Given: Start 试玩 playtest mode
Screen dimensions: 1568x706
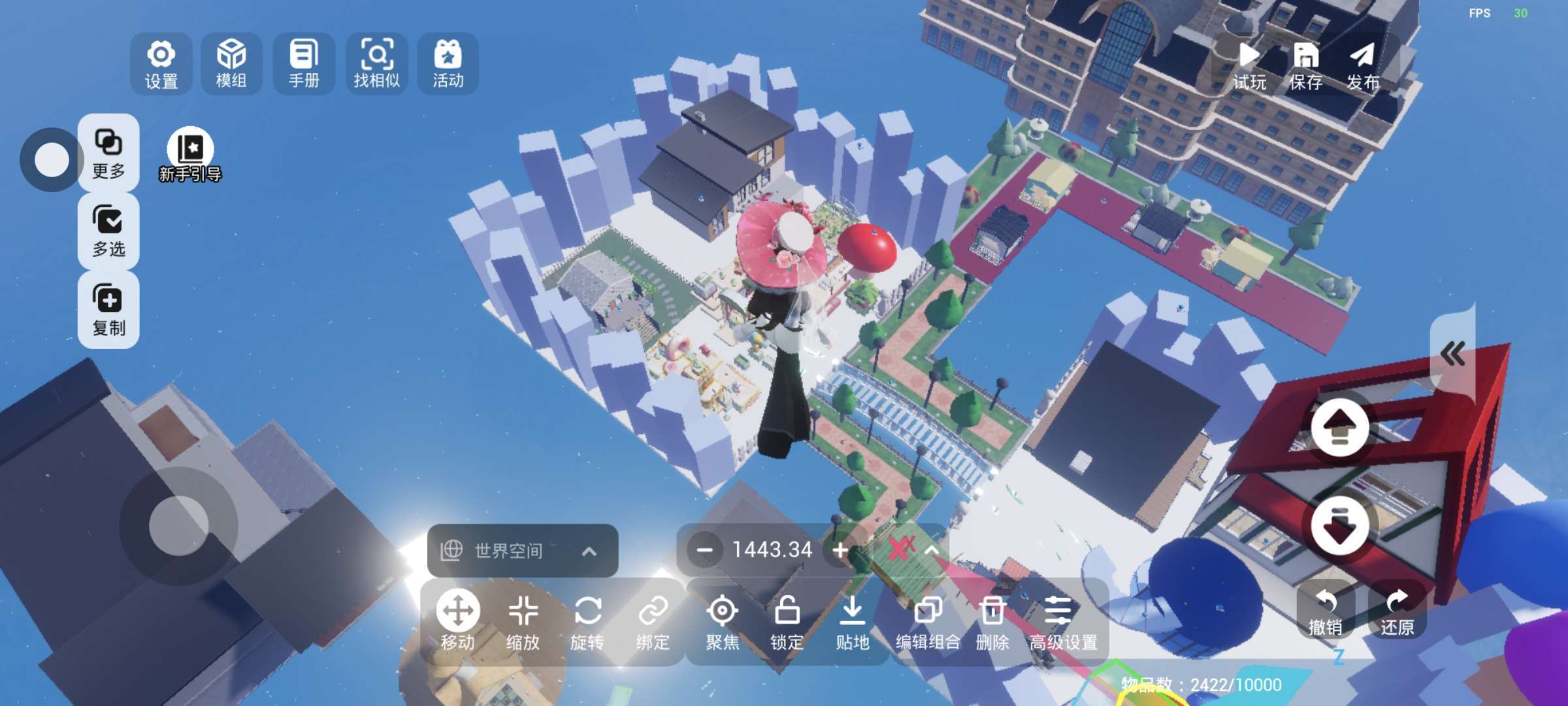Looking at the screenshot, I should pyautogui.click(x=1249, y=65).
